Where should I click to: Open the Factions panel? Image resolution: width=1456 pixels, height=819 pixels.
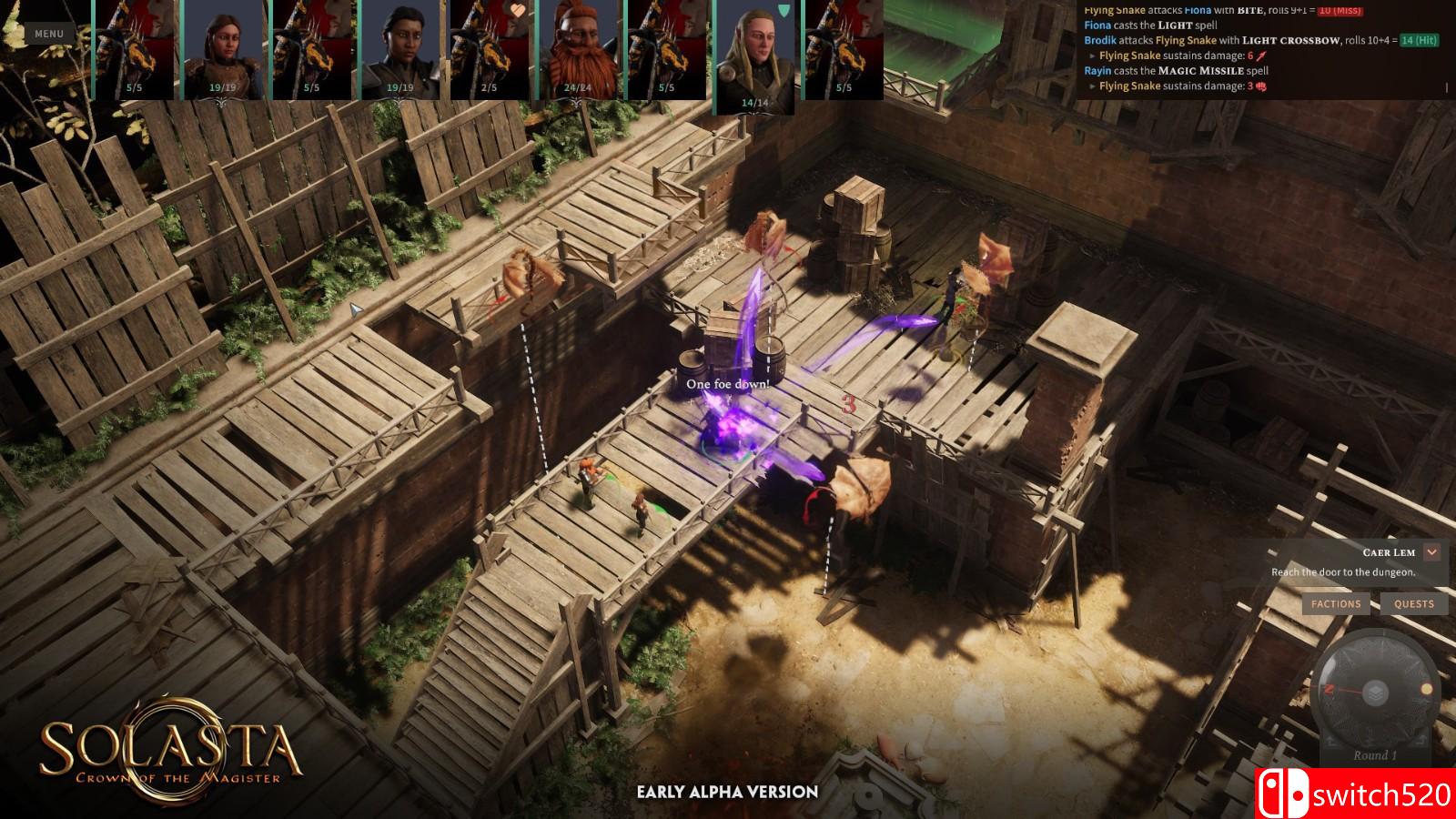[x=1336, y=603]
